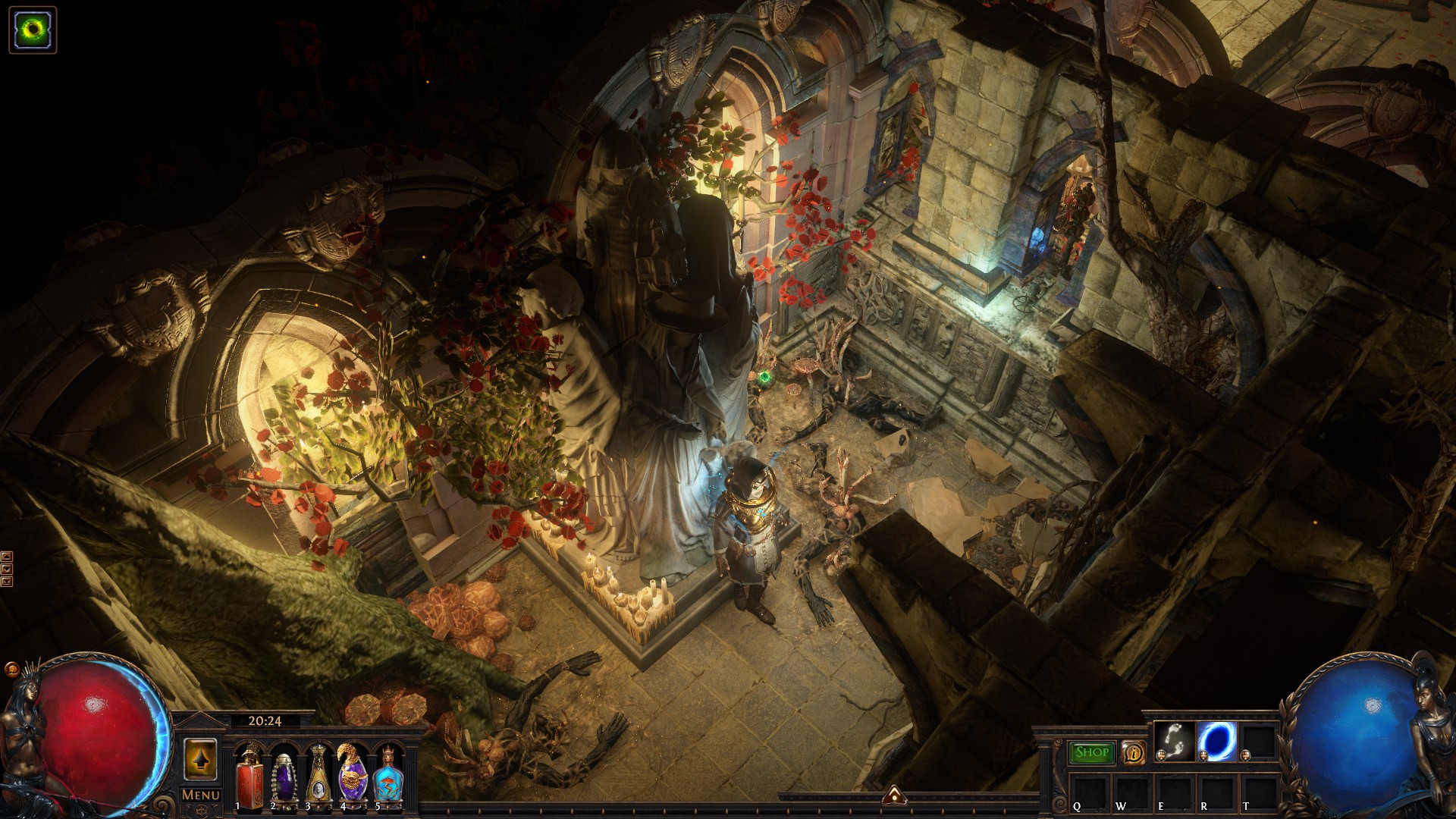Activate the blue Portal skill

[1216, 741]
